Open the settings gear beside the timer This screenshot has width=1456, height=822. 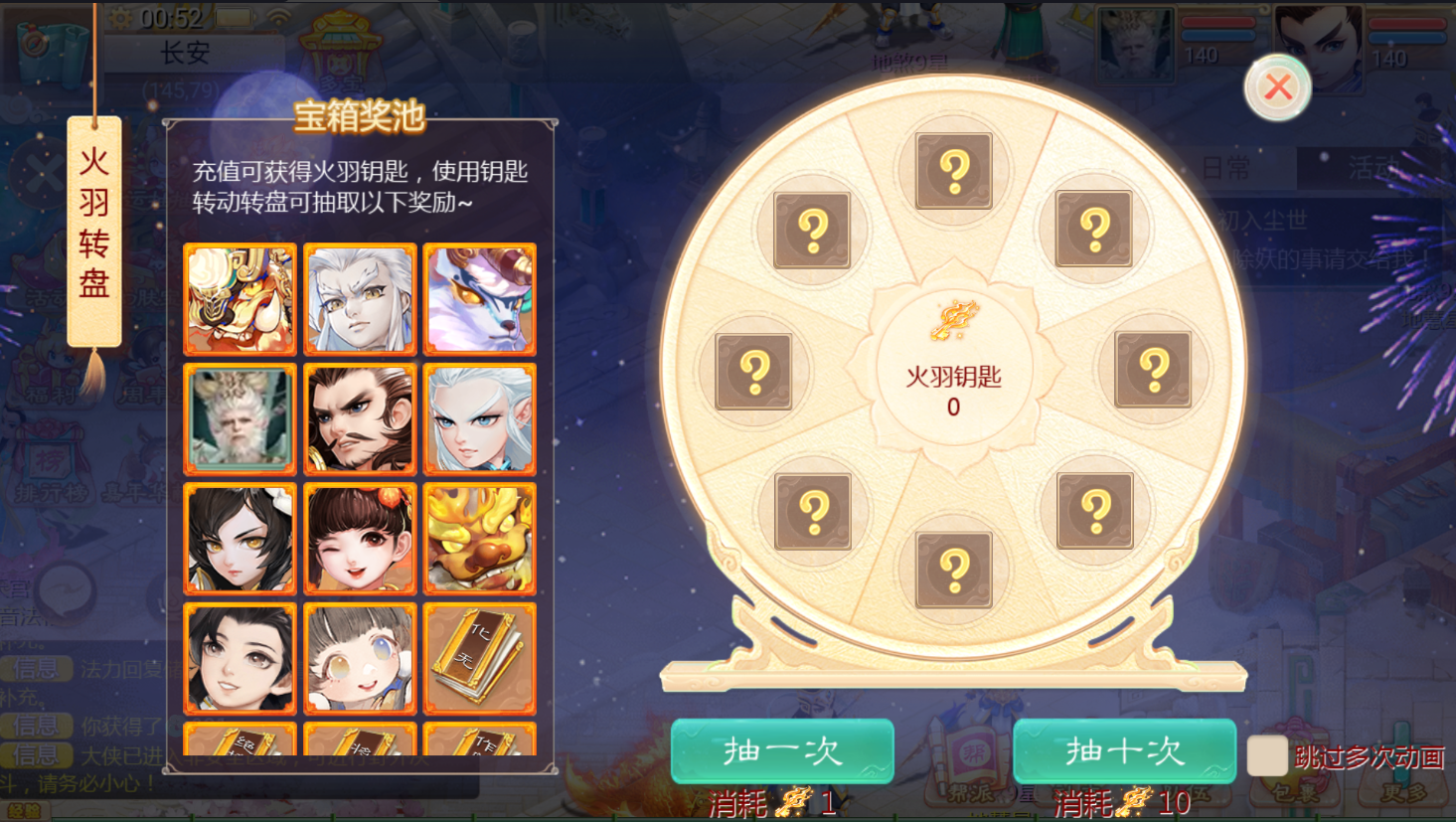(119, 17)
